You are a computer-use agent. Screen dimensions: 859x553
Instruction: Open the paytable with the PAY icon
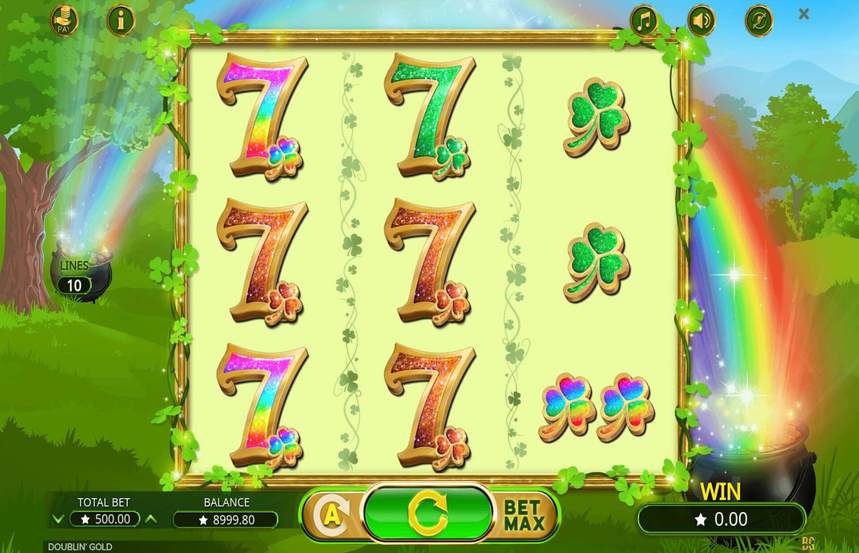tap(64, 19)
